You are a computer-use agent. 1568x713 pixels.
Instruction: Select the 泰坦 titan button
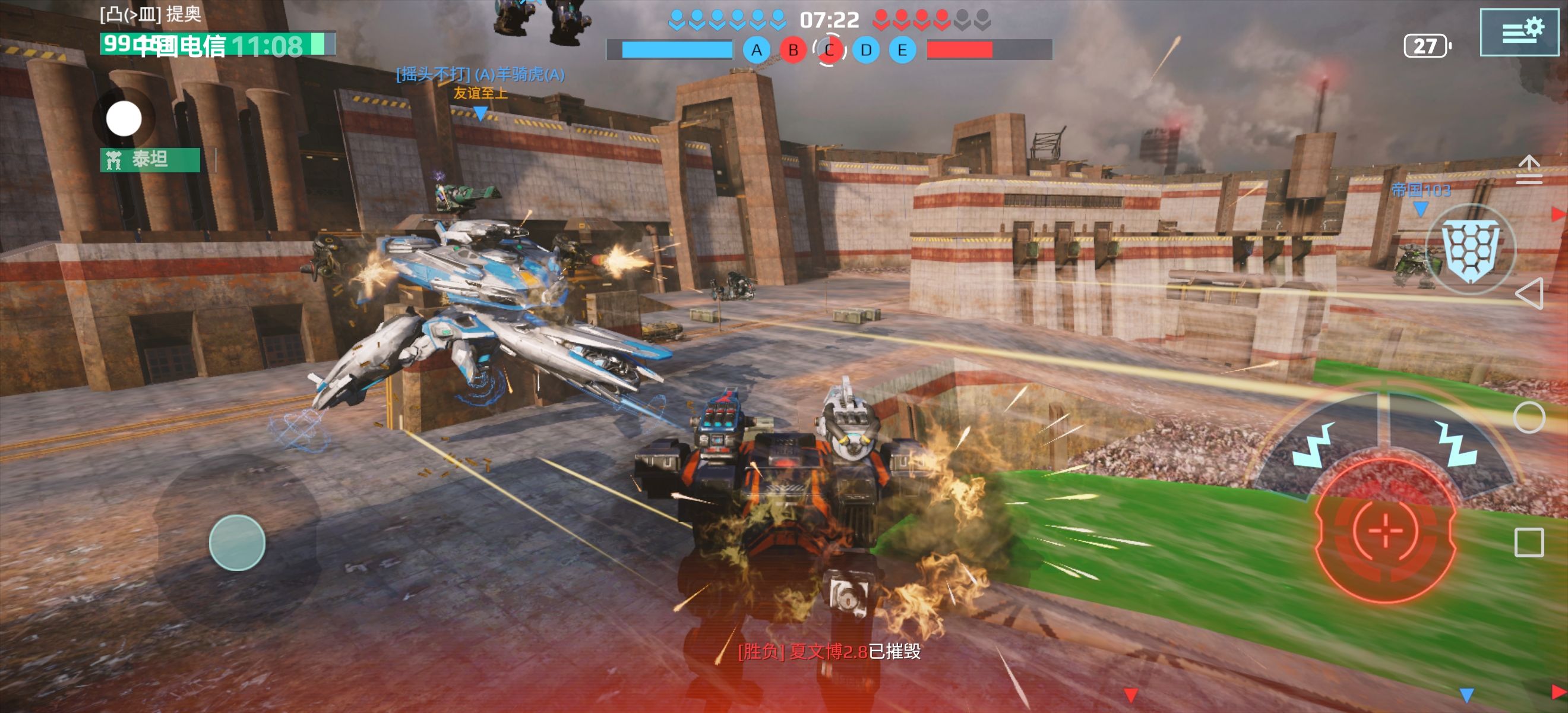(150, 159)
